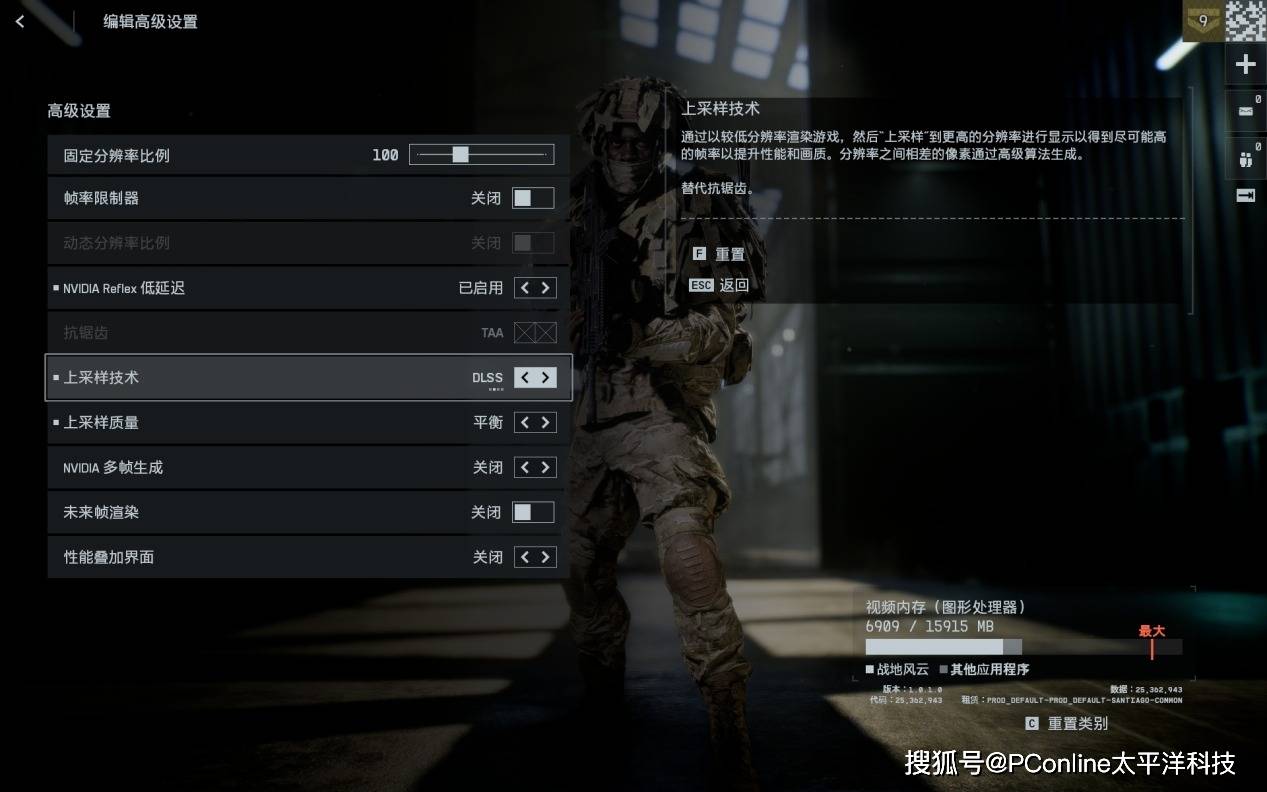The width and height of the screenshot is (1267, 792).
Task: Click NVIDIA Reflex low latency left arrow
Action: [524, 288]
